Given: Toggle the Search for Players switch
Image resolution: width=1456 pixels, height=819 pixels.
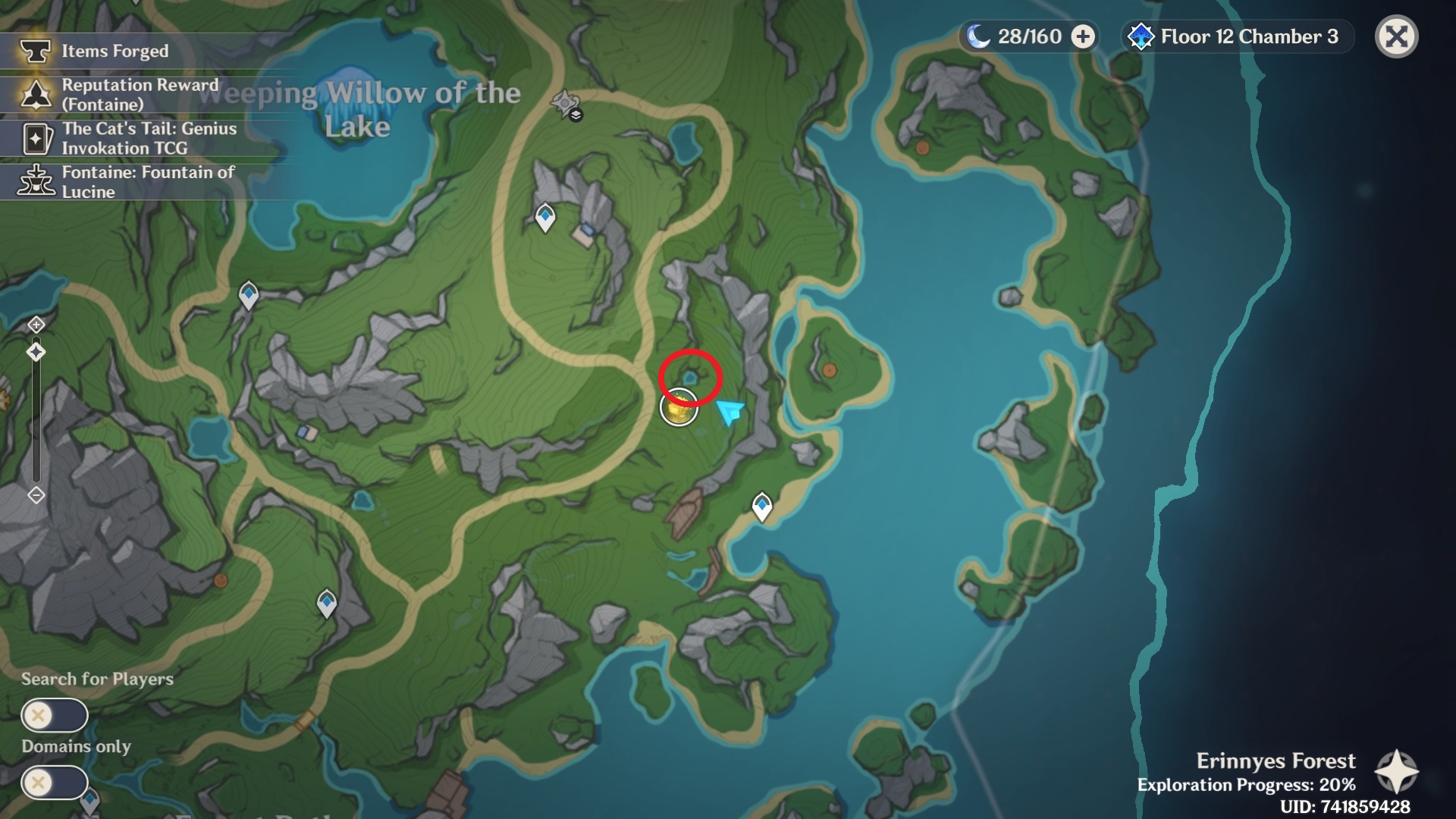Looking at the screenshot, I should 54,715.
